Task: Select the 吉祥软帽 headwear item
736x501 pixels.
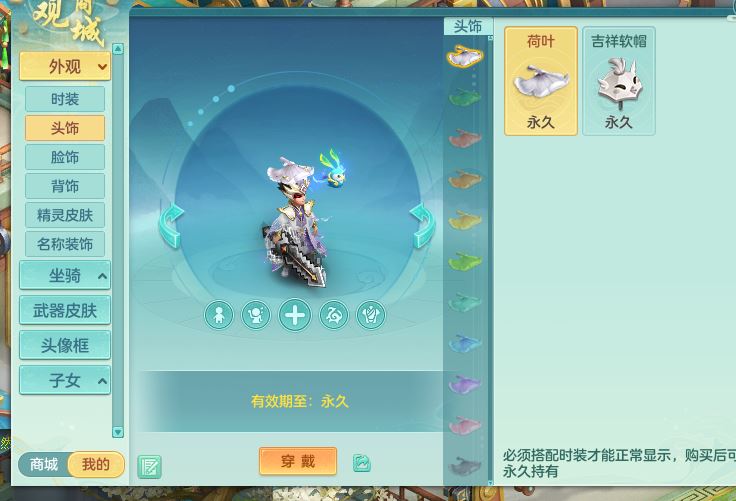Action: tap(619, 82)
